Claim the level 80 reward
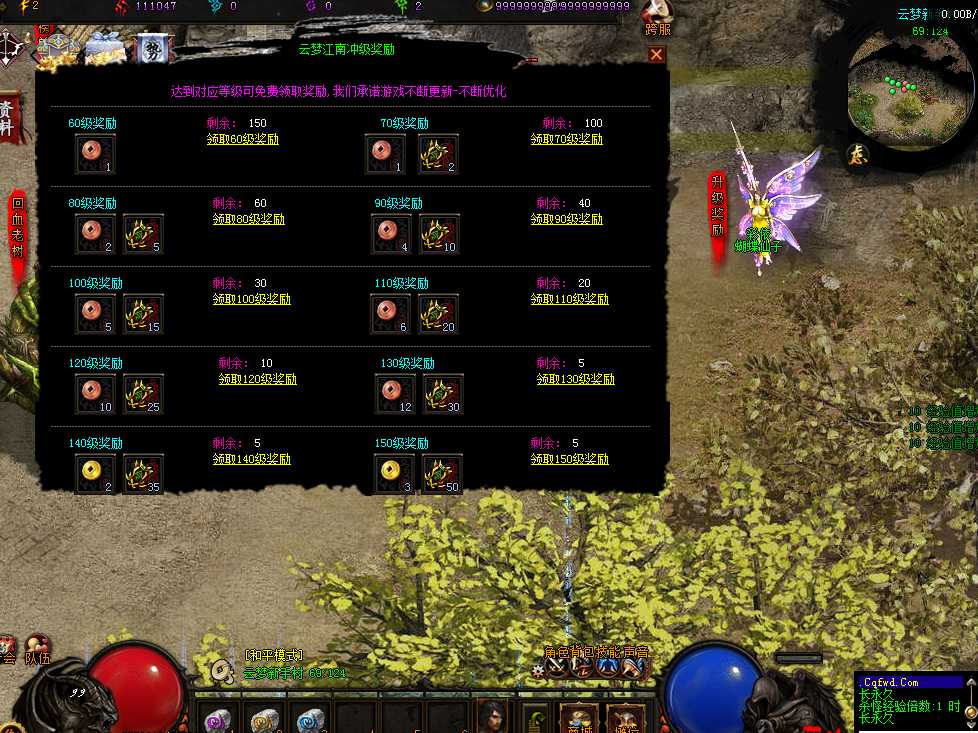The width and height of the screenshot is (978, 733). point(249,219)
